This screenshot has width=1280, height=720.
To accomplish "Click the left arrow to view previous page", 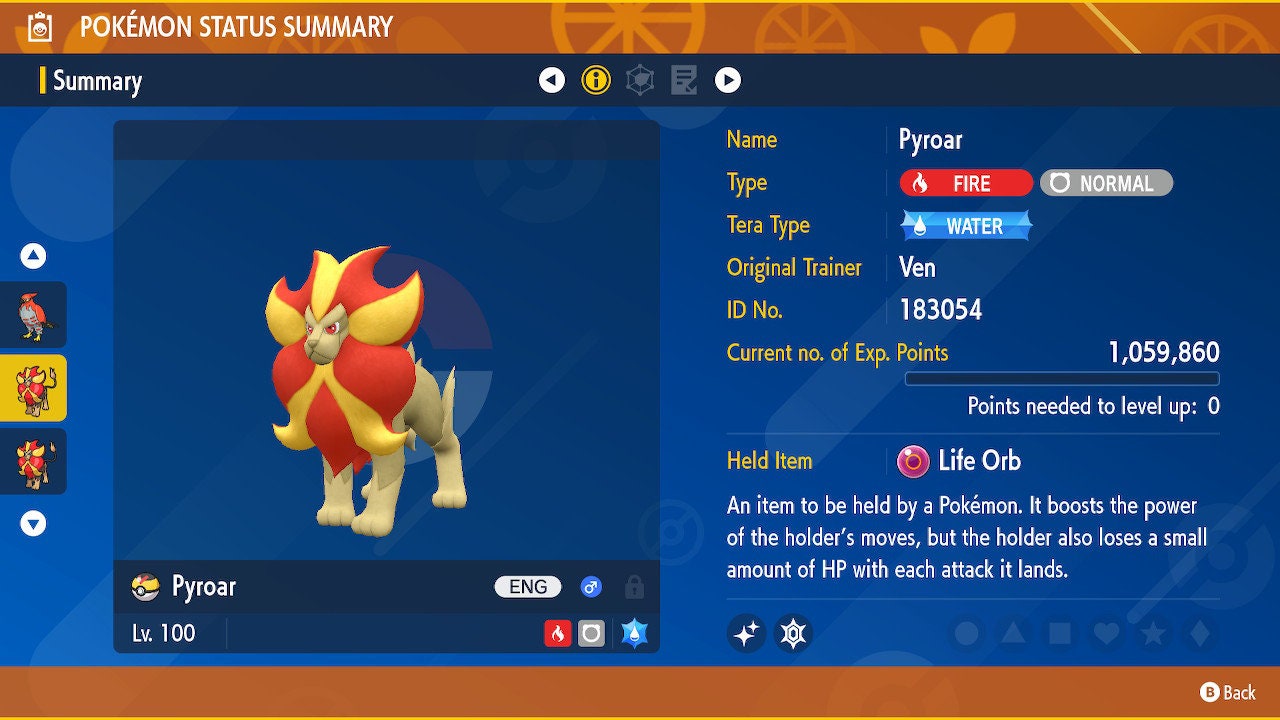I will 553,80.
